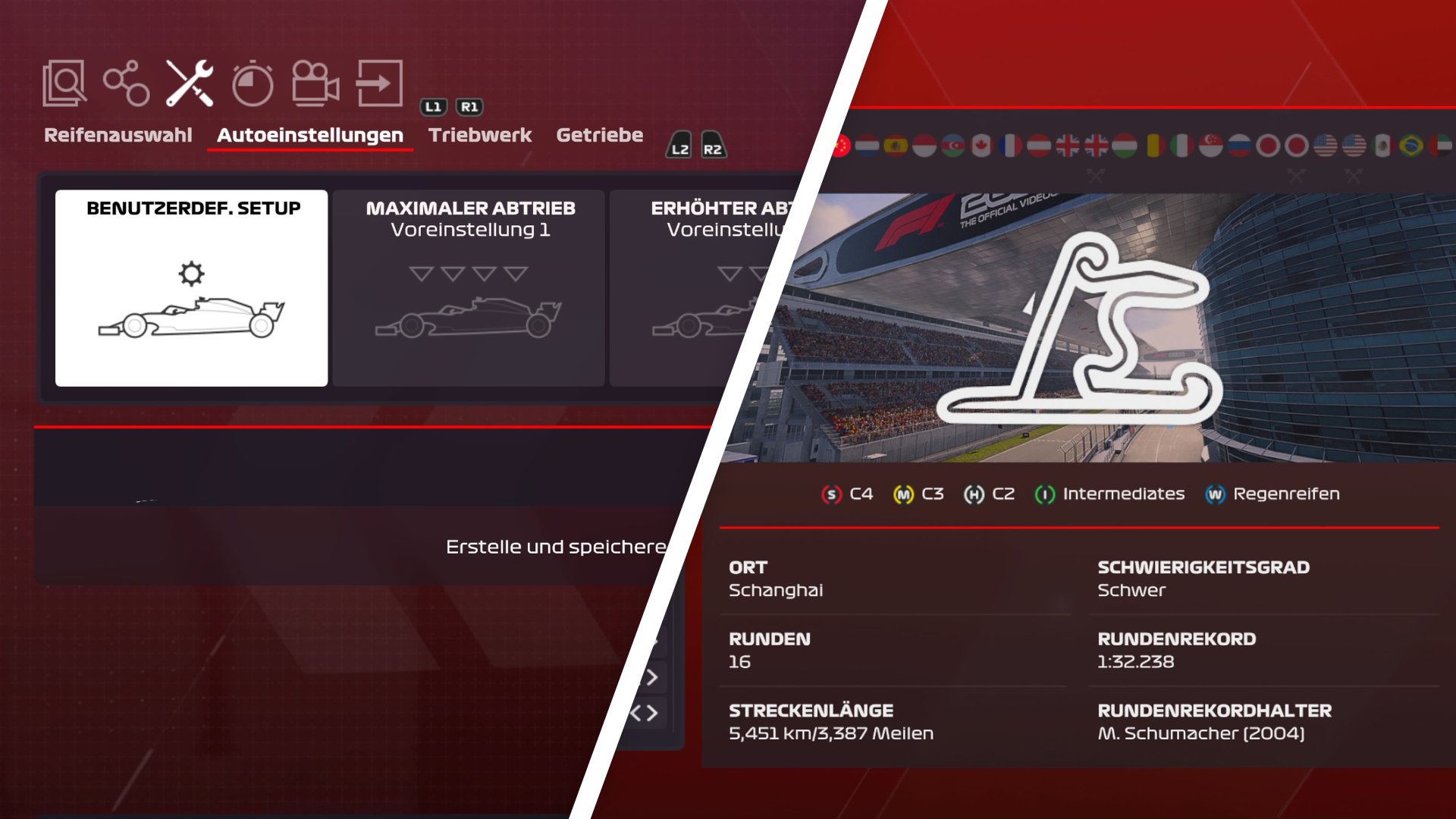Select the Canada flag track
Viewport: 1456px width, 819px height.
981,145
